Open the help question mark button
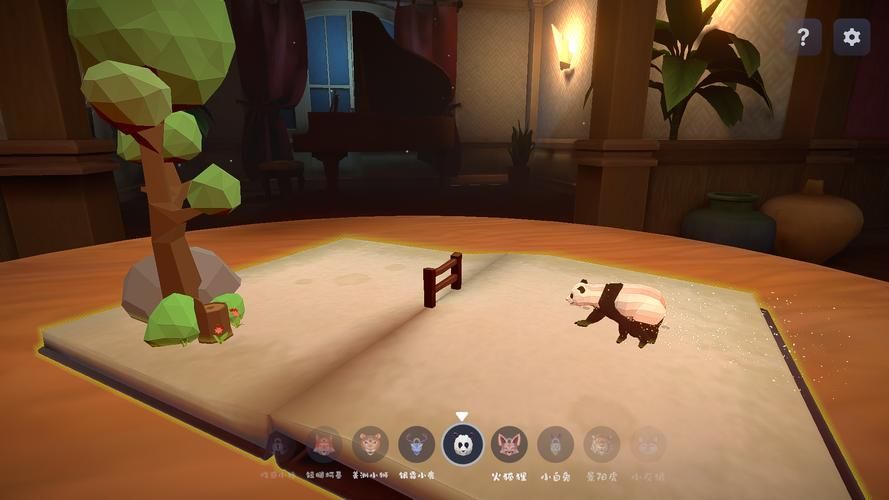889x500 pixels. click(x=803, y=37)
